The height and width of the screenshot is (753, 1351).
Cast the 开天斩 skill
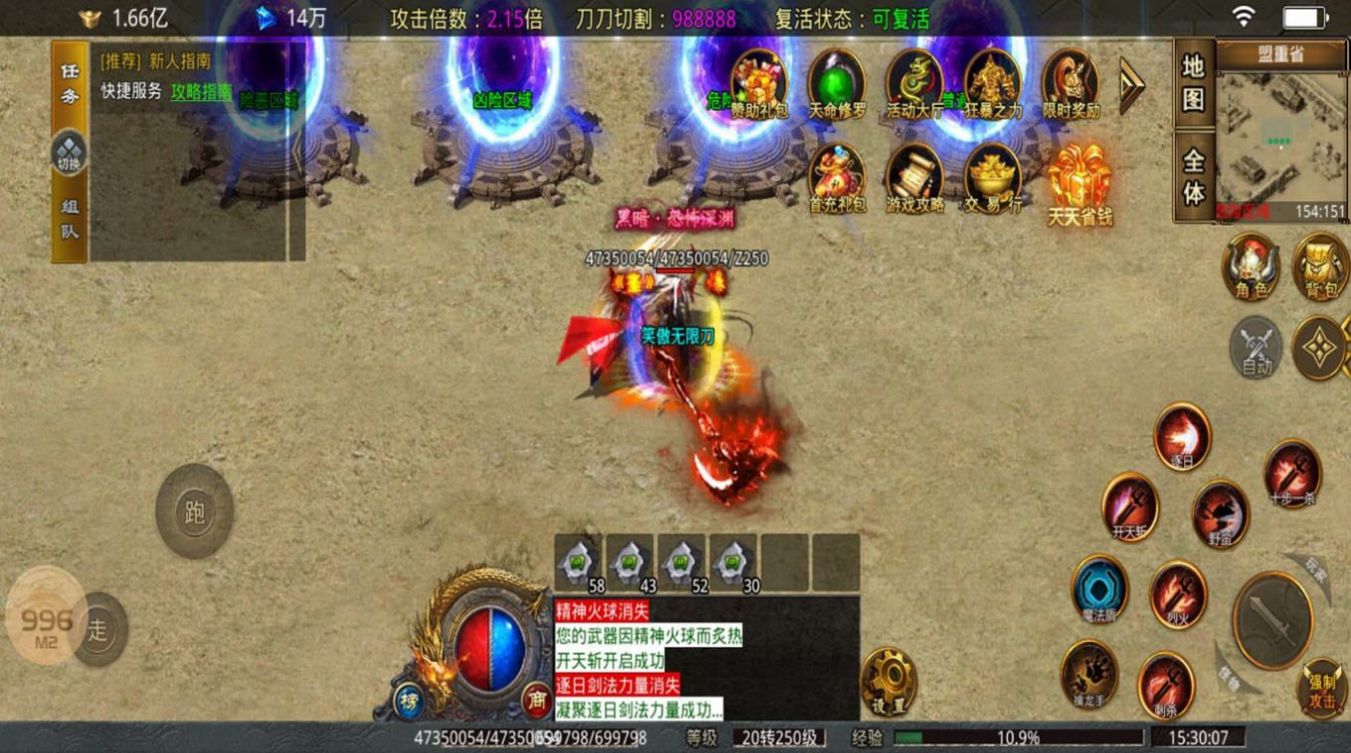click(x=1130, y=506)
